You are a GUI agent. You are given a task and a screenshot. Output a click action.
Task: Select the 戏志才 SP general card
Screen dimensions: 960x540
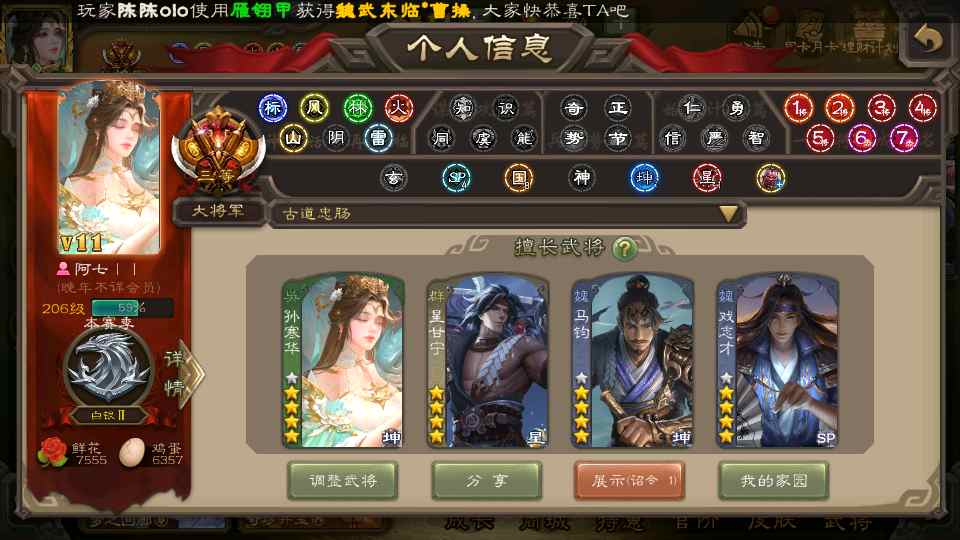[x=777, y=361]
